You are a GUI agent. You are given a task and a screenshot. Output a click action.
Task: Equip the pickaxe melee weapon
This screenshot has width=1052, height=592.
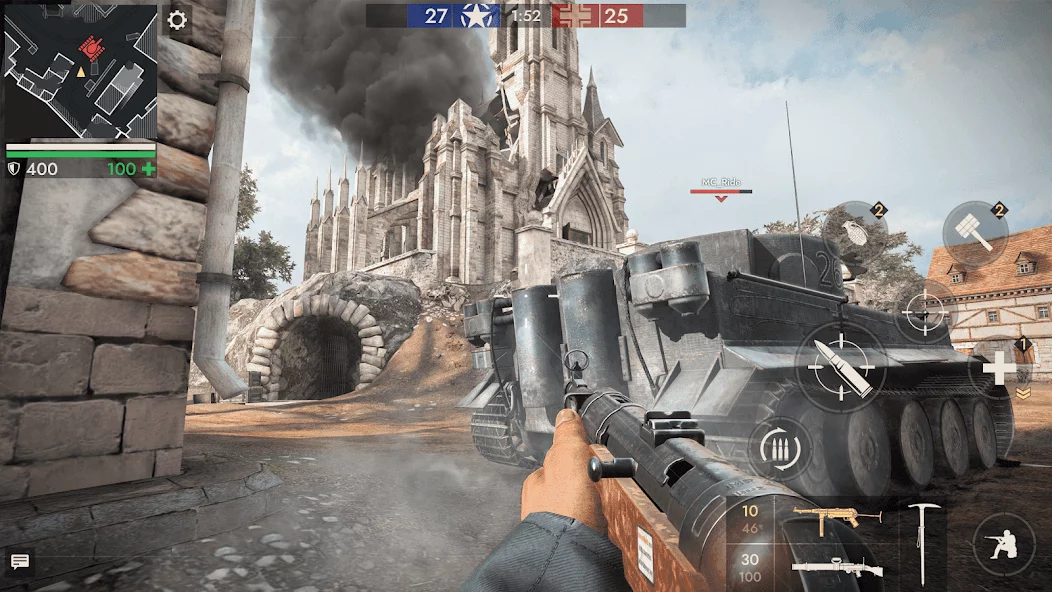(920, 543)
